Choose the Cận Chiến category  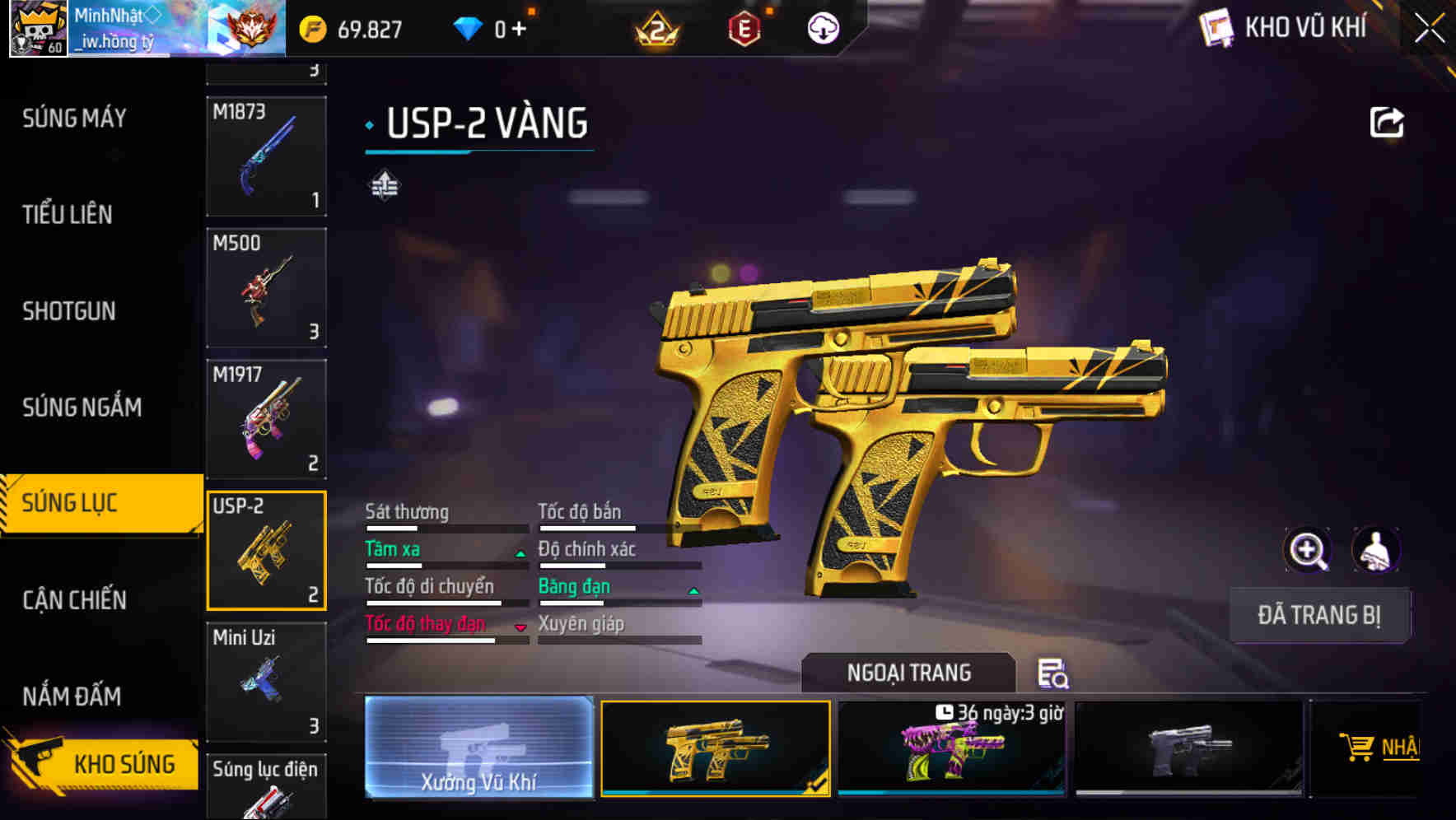(74, 599)
